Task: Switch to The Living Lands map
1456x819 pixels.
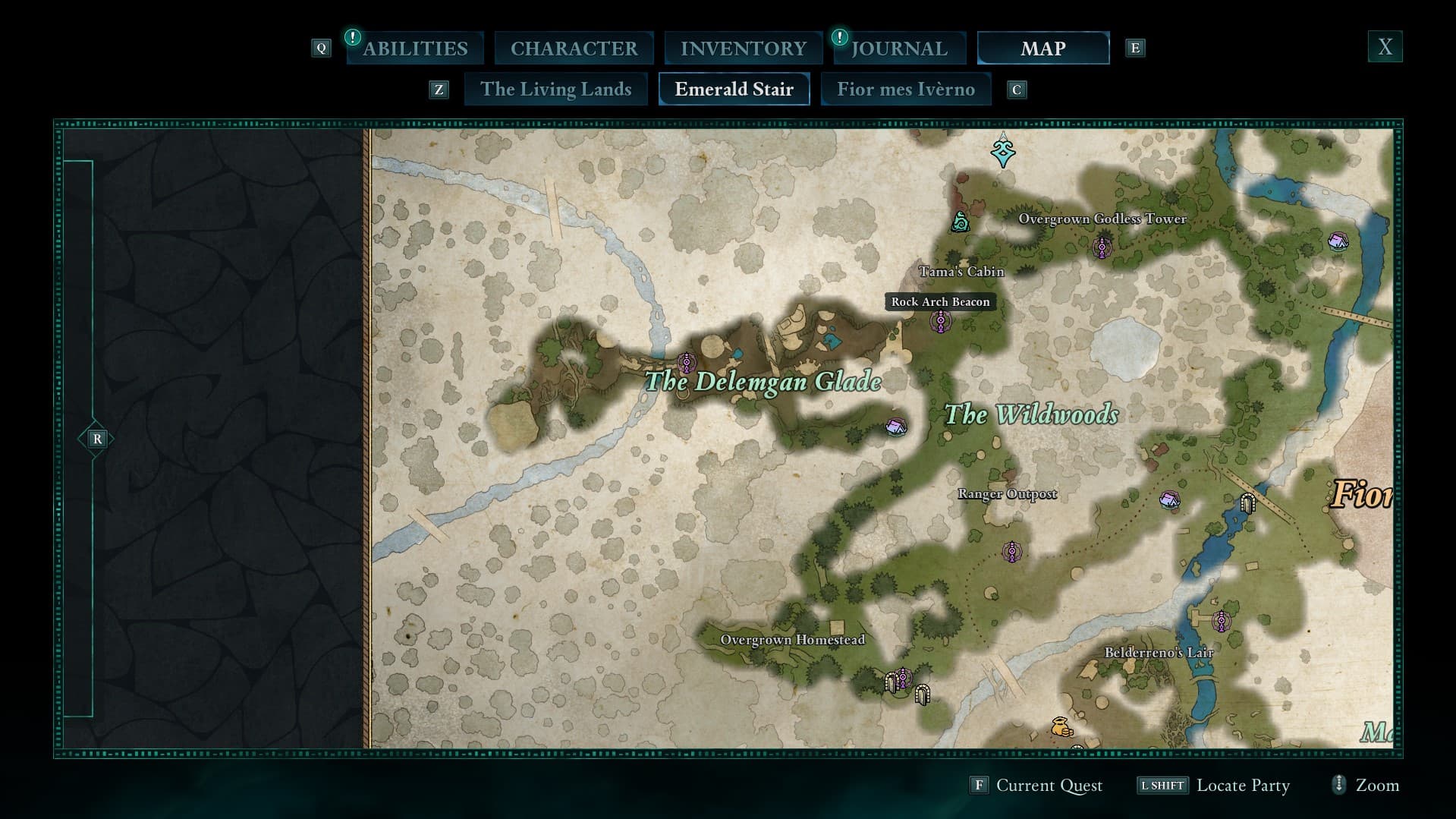Action: 555,90
